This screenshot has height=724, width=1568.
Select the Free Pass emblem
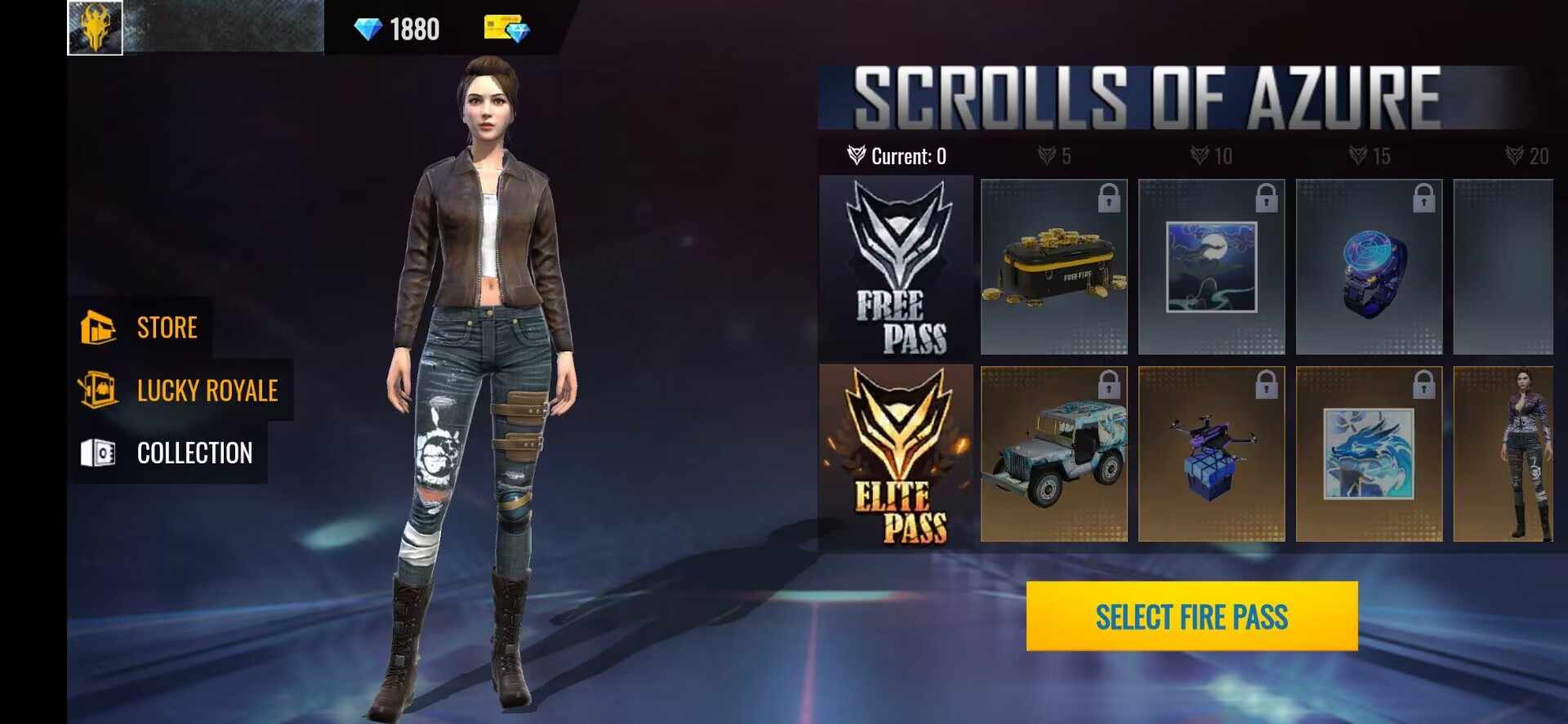[x=898, y=268]
